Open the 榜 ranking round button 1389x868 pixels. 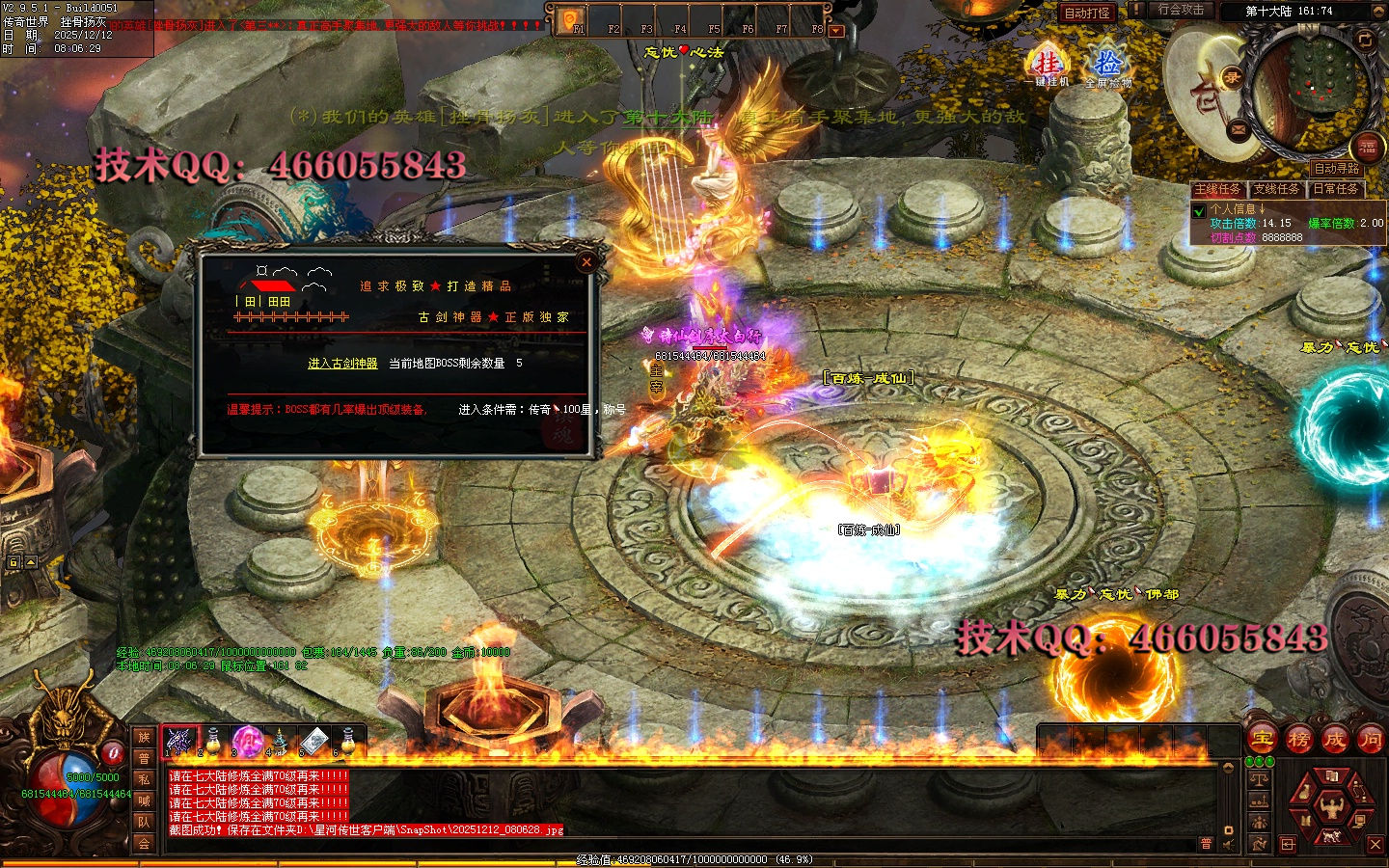tap(1298, 740)
